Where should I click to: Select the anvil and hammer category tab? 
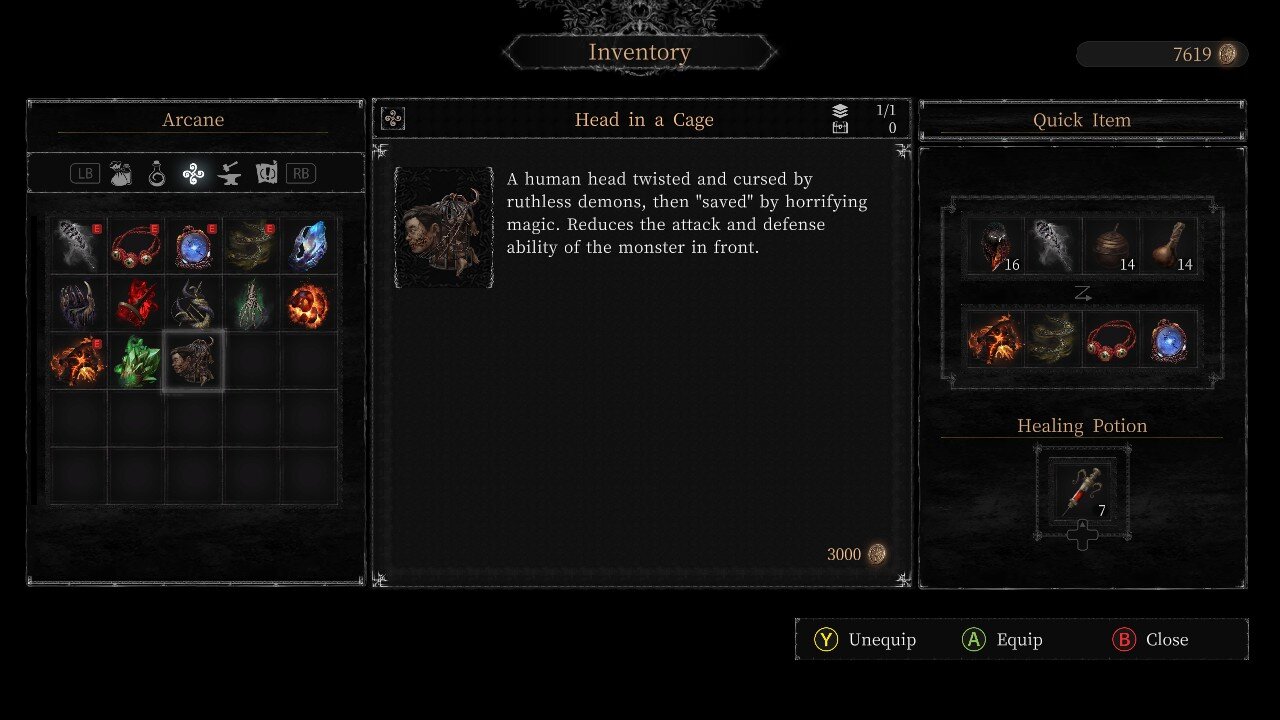(x=229, y=173)
